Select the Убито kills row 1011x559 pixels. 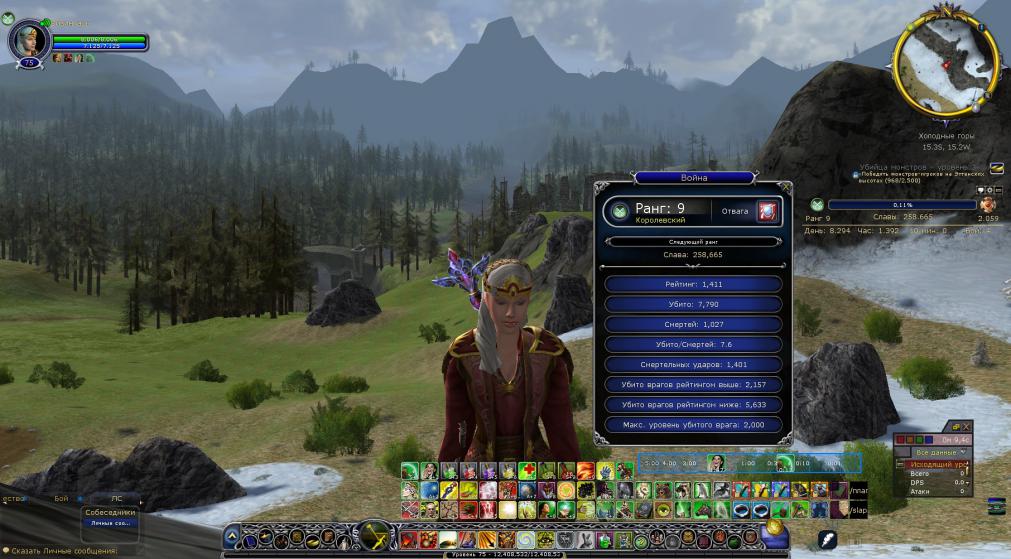click(692, 304)
